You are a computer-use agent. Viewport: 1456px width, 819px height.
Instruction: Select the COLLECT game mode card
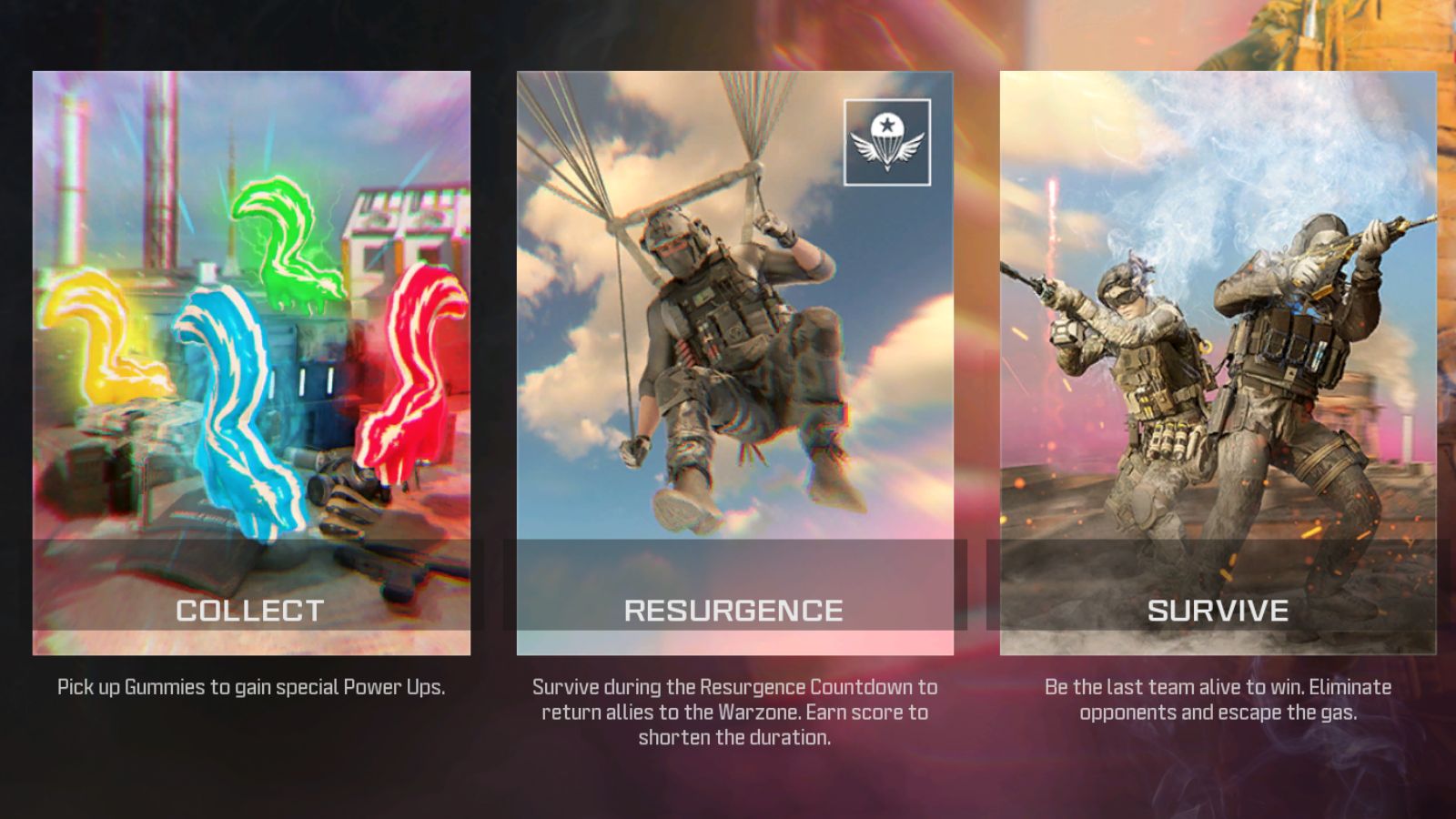[x=252, y=364]
